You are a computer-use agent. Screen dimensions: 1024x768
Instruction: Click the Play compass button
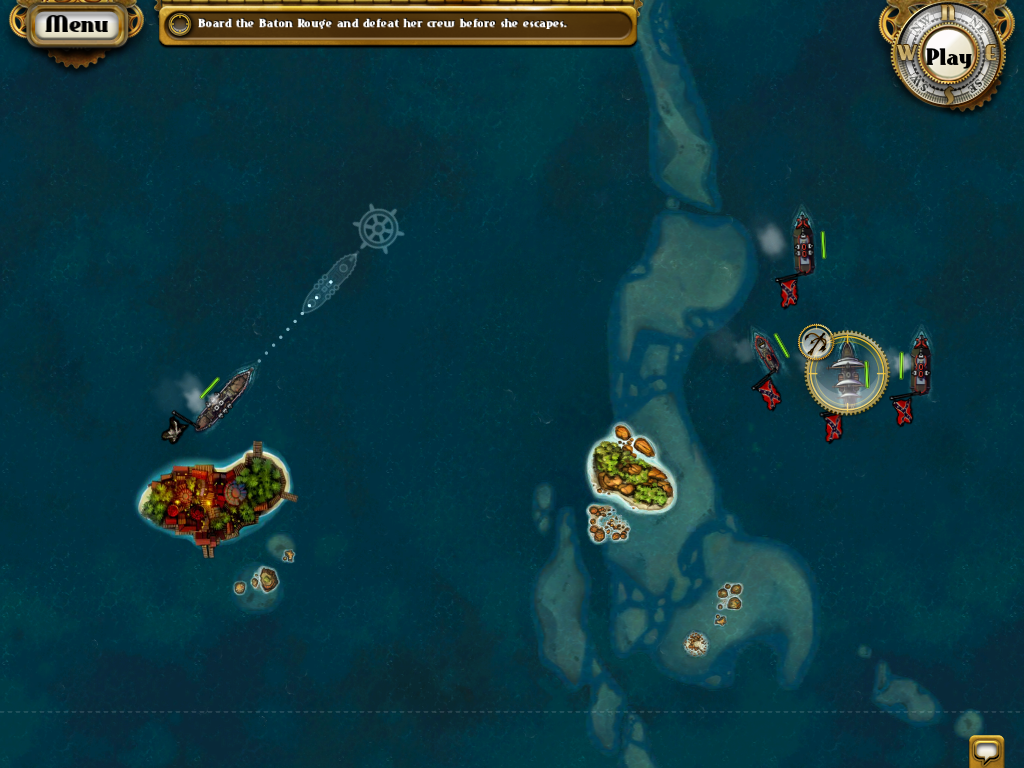(947, 57)
